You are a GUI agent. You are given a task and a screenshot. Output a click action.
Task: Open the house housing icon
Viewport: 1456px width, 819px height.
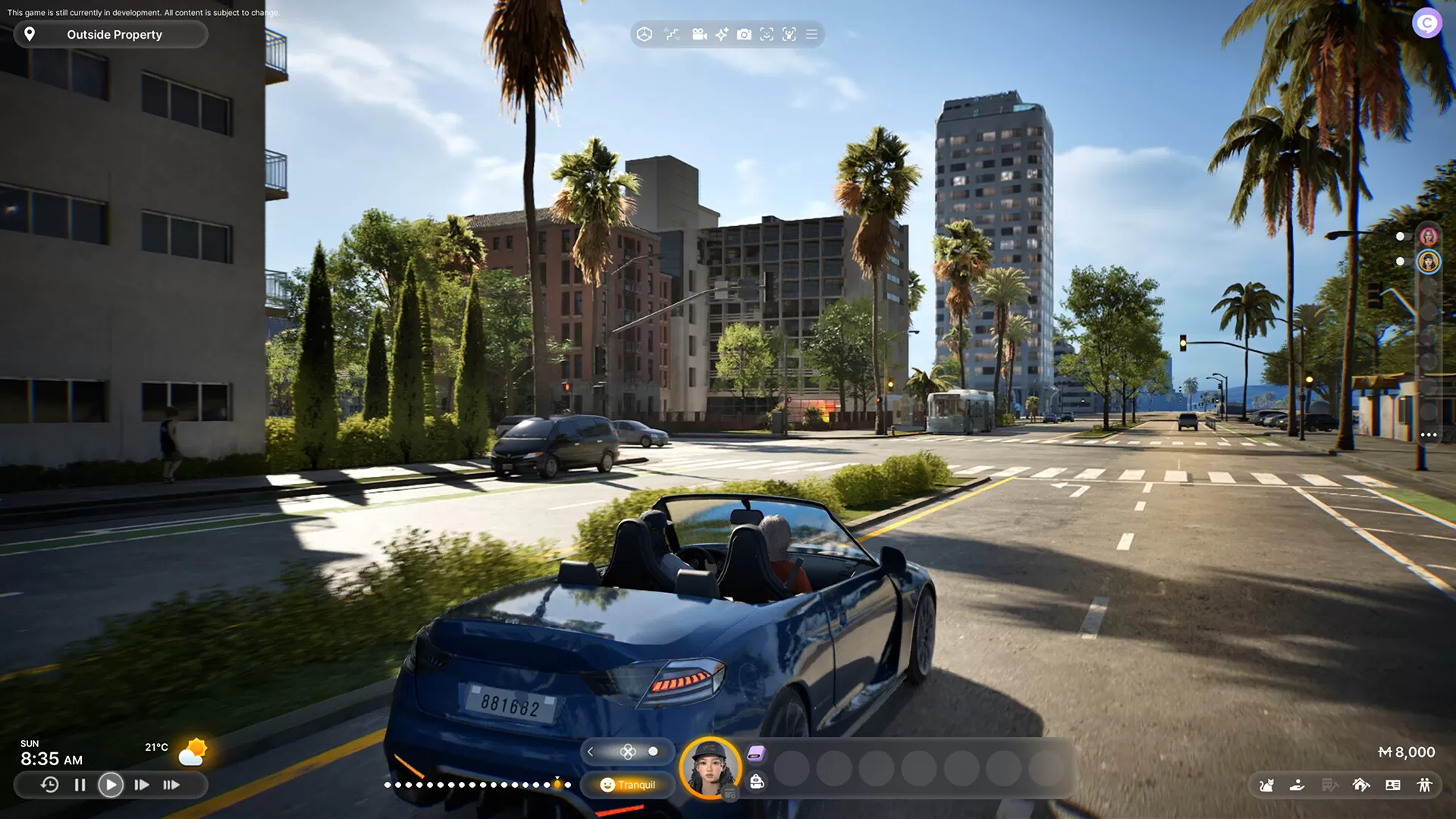coord(1361,786)
